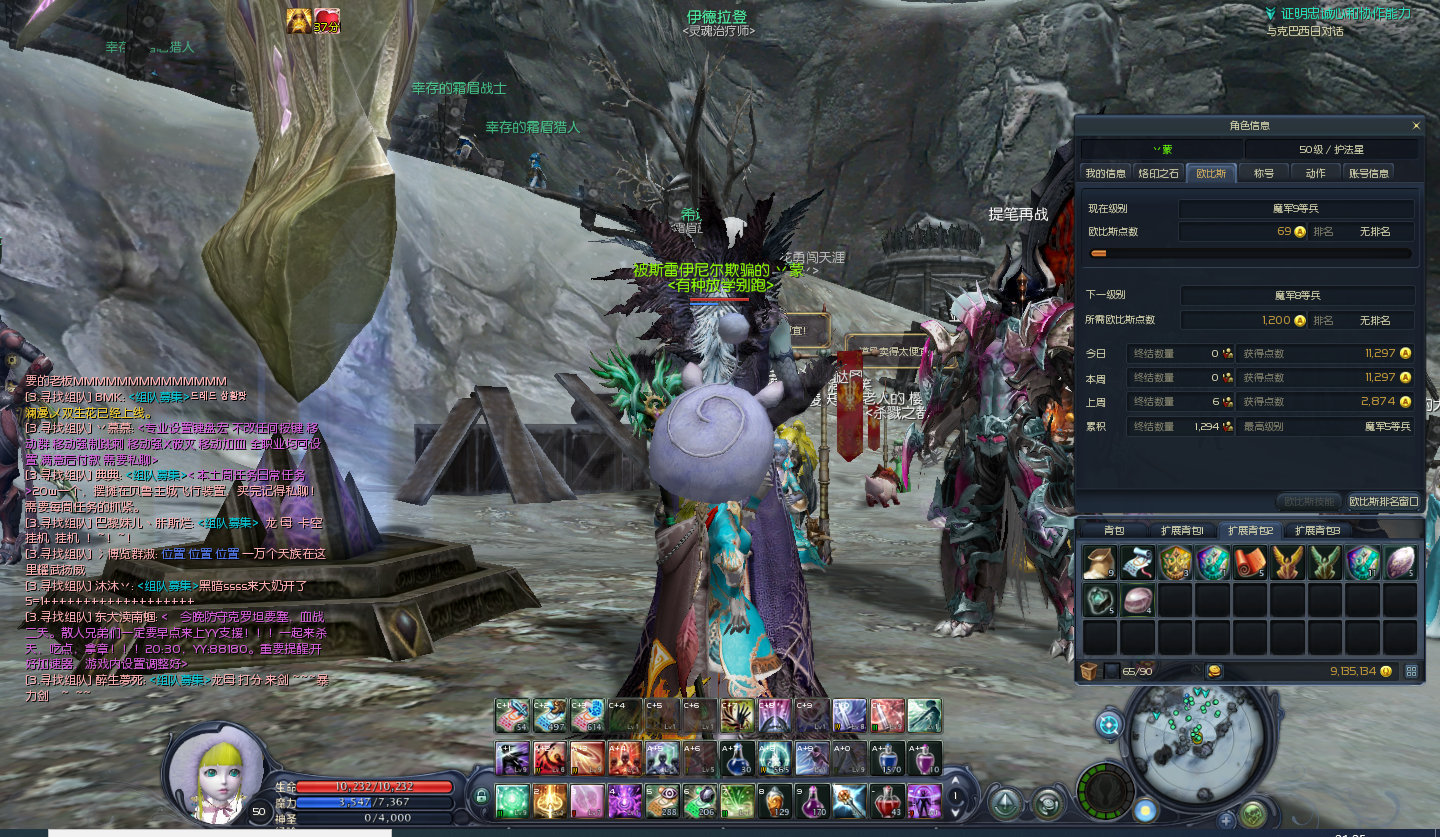Close the character info window
This screenshot has height=837, width=1440.
(1416, 126)
